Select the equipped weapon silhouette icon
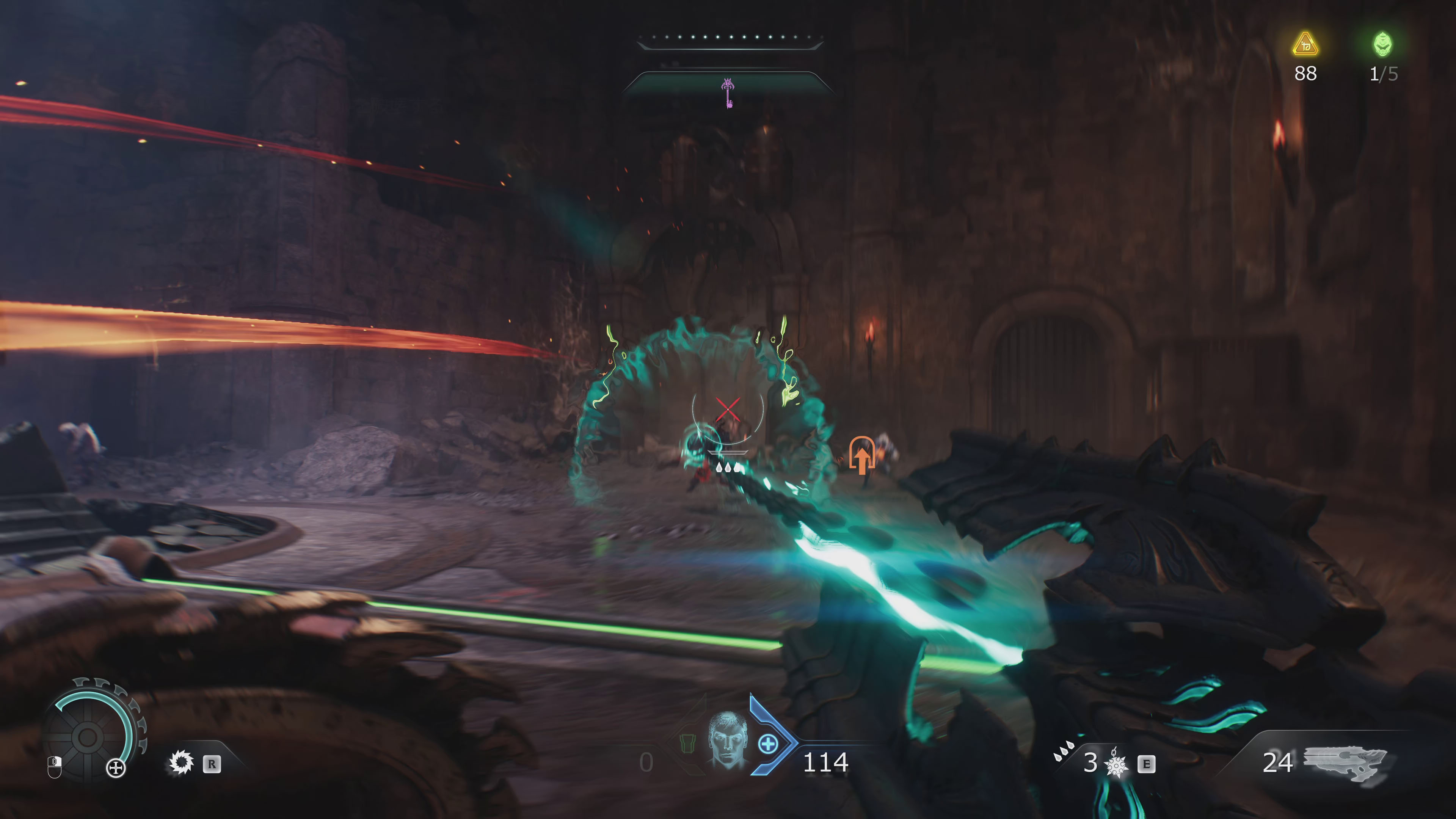Viewport: 1456px width, 819px height. point(1346,763)
